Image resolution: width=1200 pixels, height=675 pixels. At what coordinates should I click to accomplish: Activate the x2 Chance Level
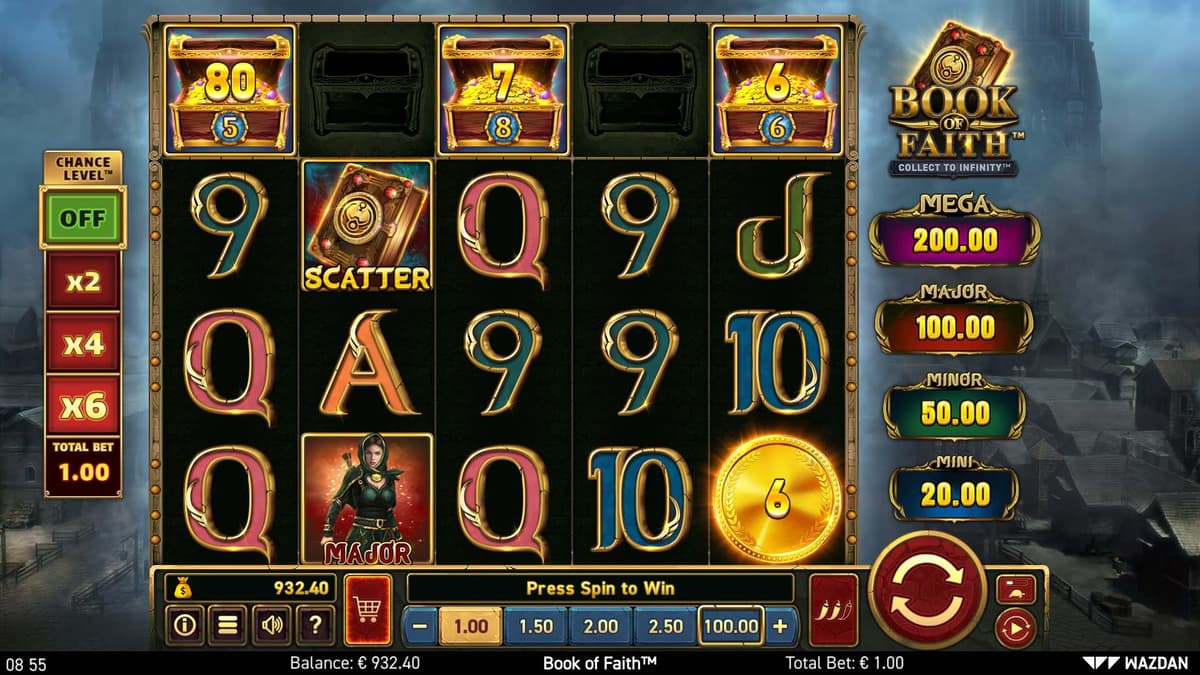click(x=83, y=282)
